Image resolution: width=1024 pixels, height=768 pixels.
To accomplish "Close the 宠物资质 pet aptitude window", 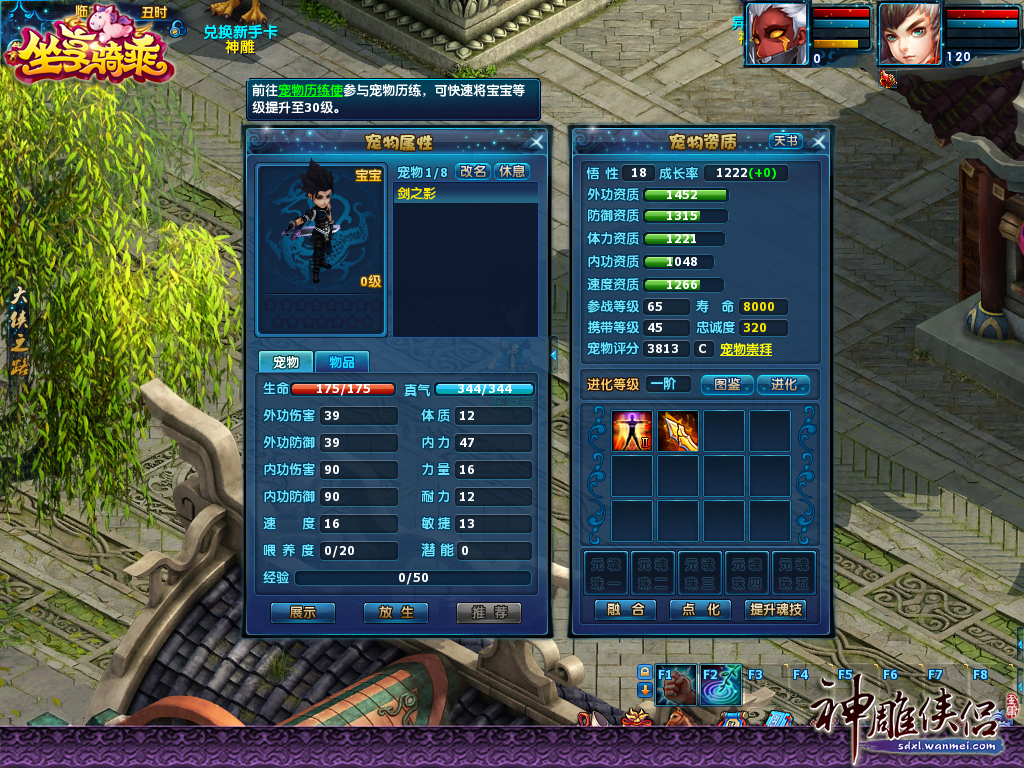I will click(x=819, y=142).
